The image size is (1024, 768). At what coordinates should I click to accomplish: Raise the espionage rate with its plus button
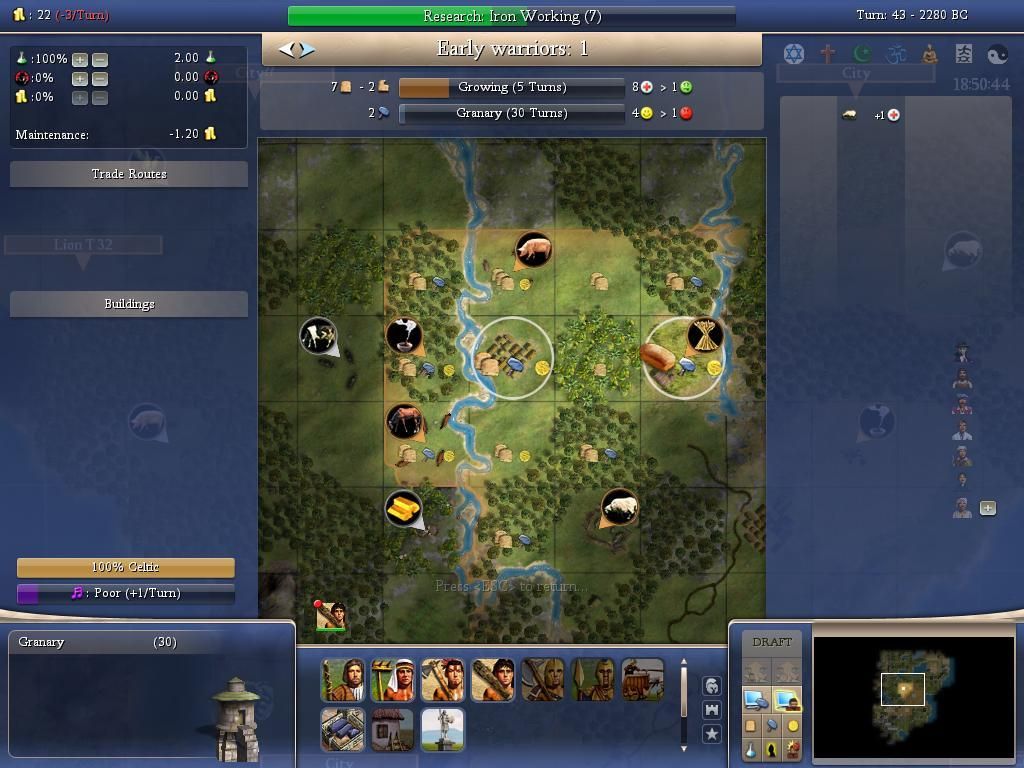(x=79, y=78)
